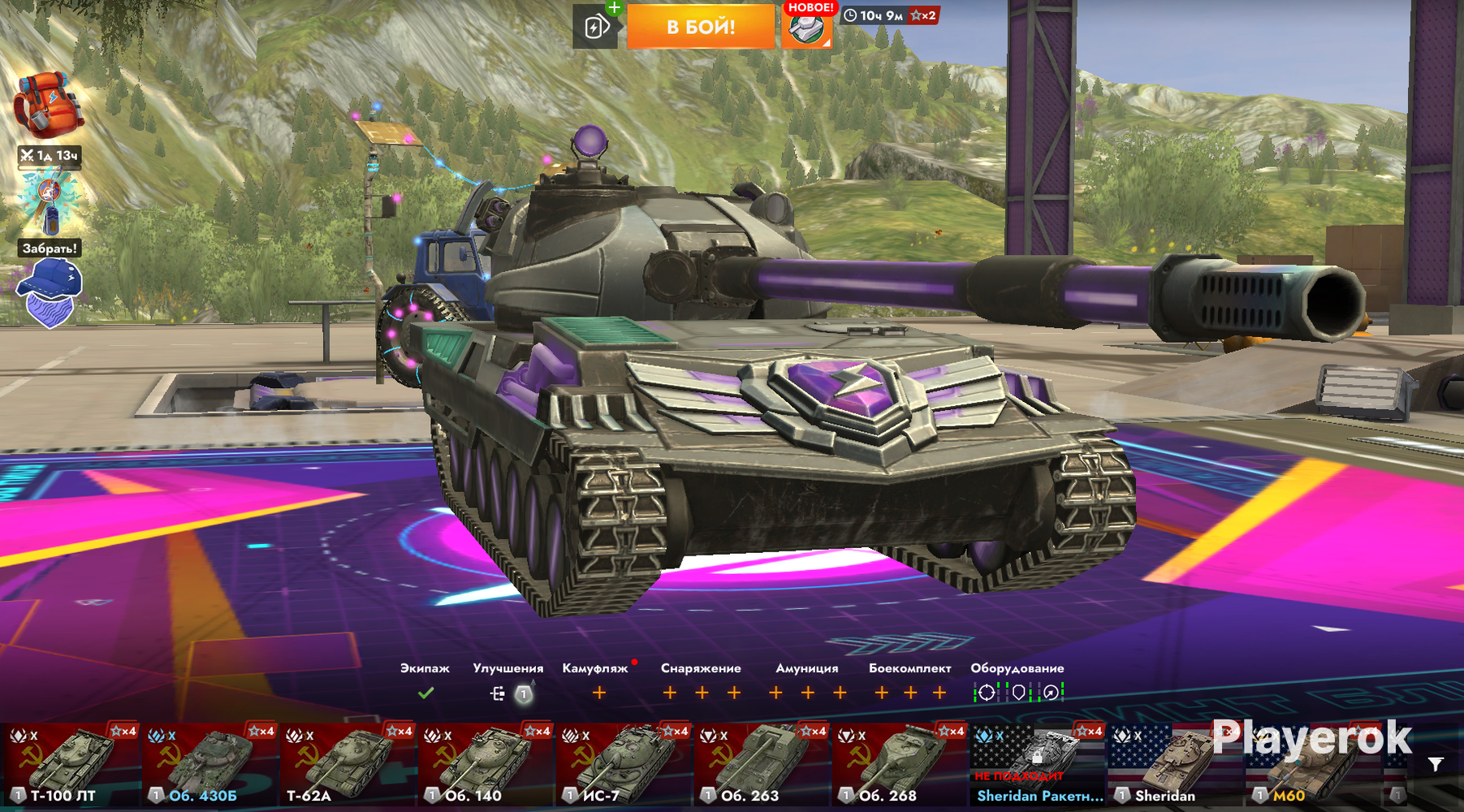Viewport: 1464px width, 812px height.
Task: Start battle with the В БОЙ! button
Action: pos(700,27)
